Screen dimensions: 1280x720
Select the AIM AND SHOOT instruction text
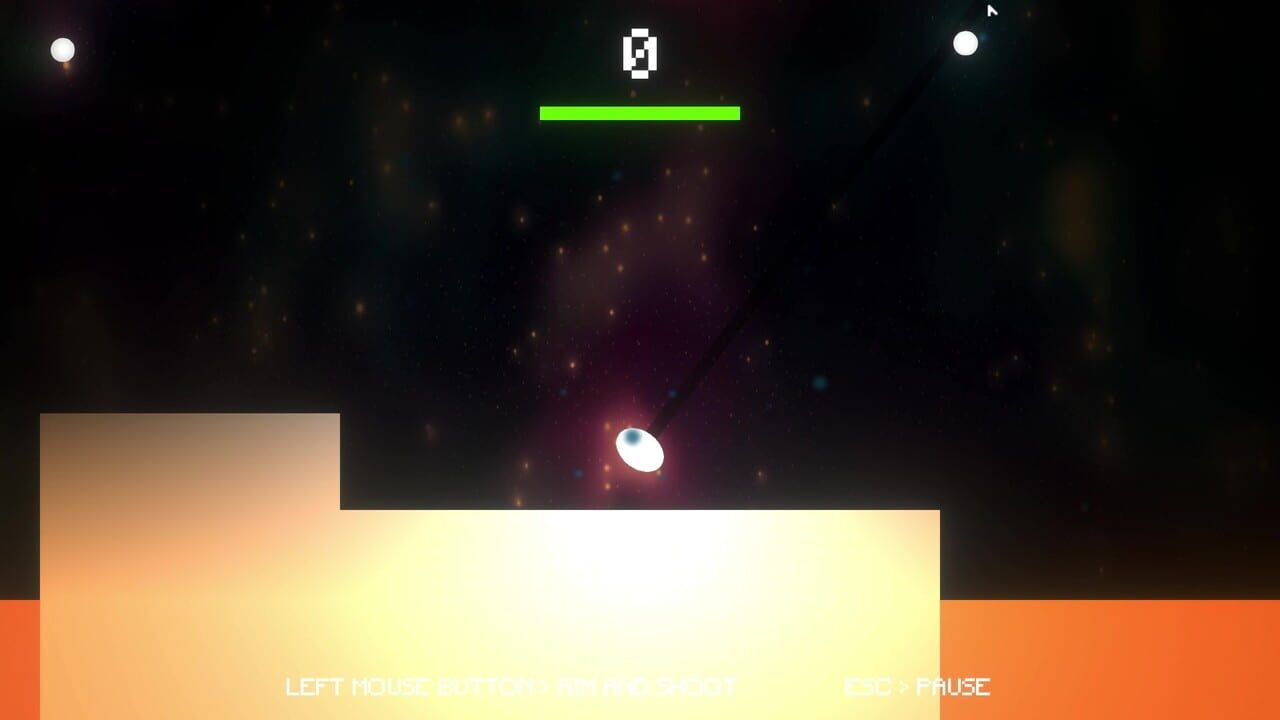[650, 687]
